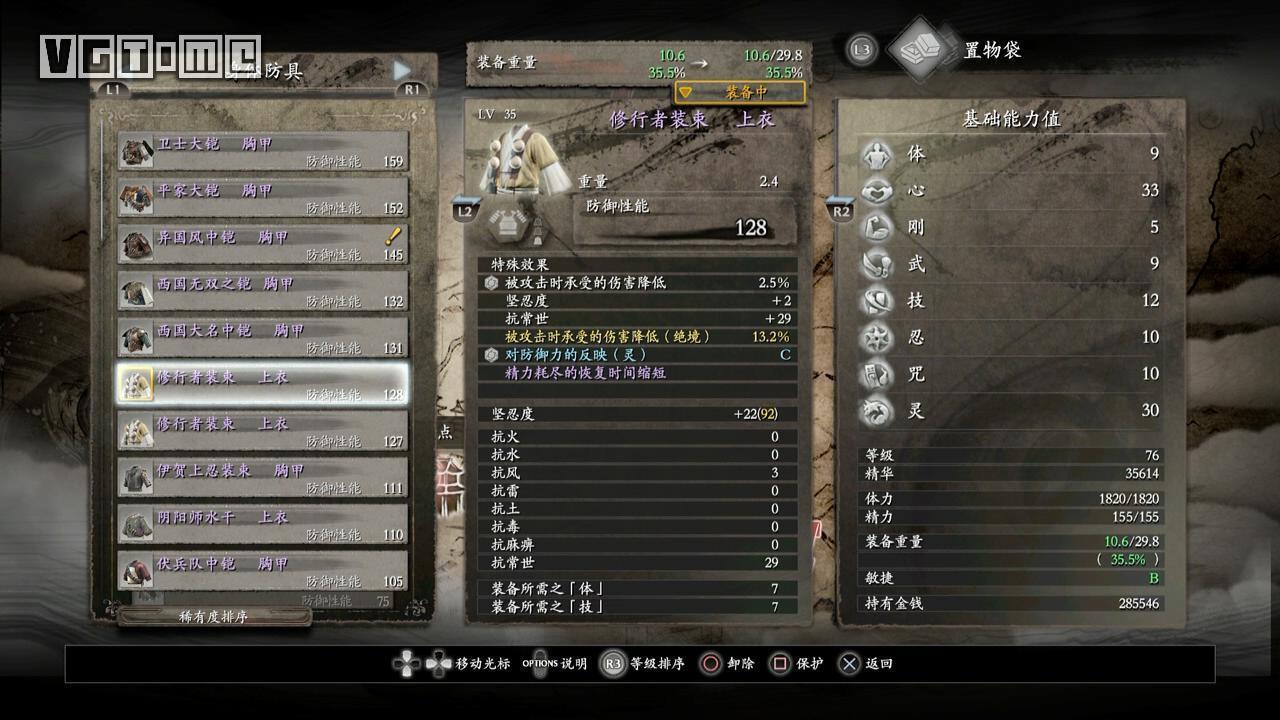This screenshot has height=720, width=1280.
Task: Select the 伏兵队中铠 胸甲 row
Action: pos(262,571)
